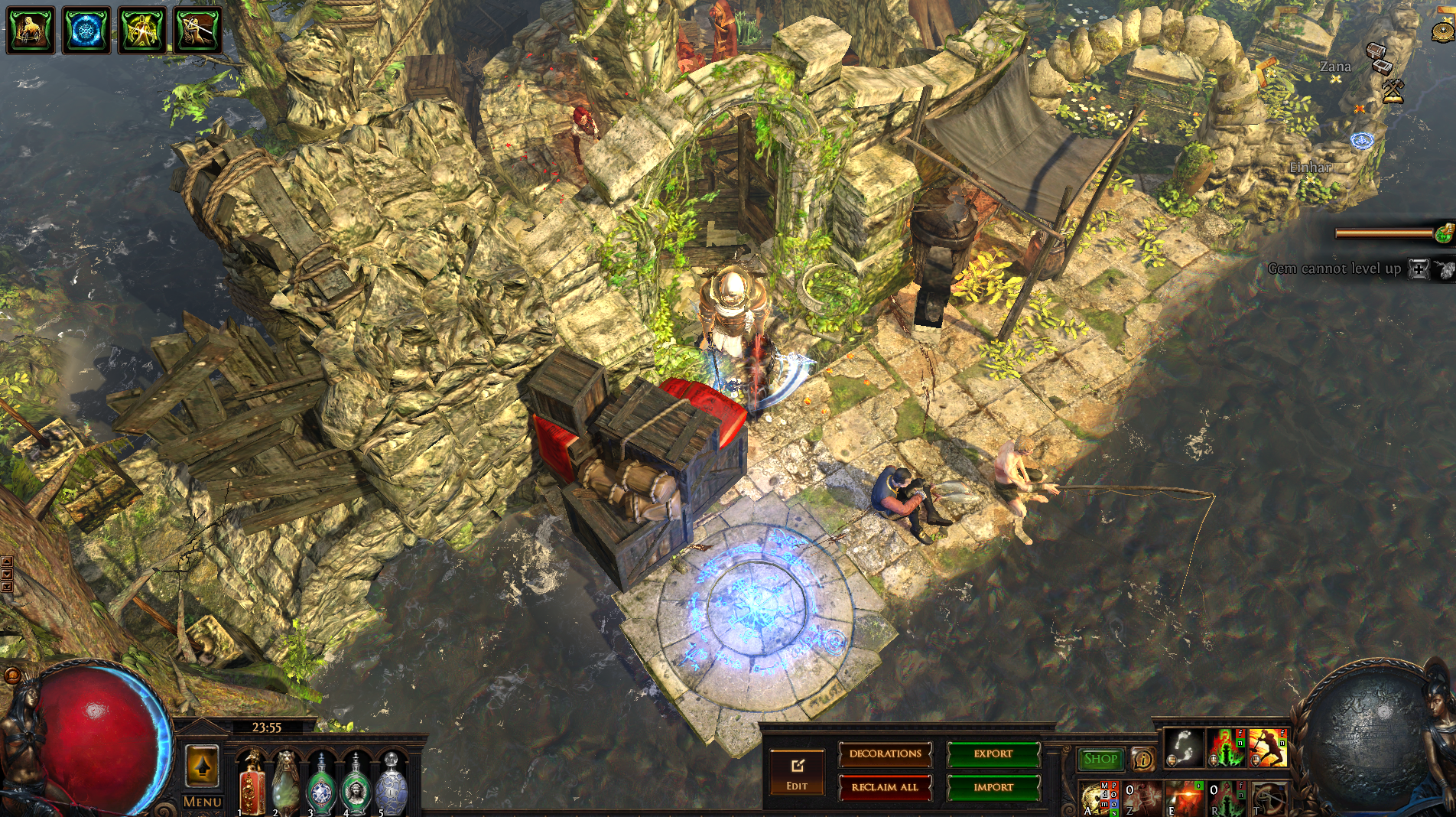Open the Decorations list

885,754
